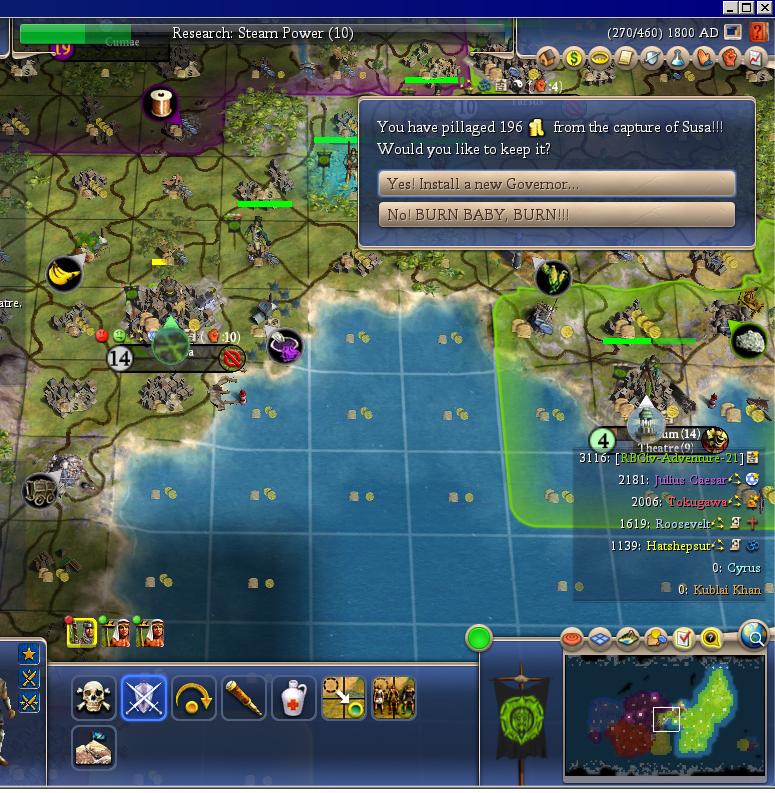Select the go-to move arrow action
The height and width of the screenshot is (793, 775).
344,698
